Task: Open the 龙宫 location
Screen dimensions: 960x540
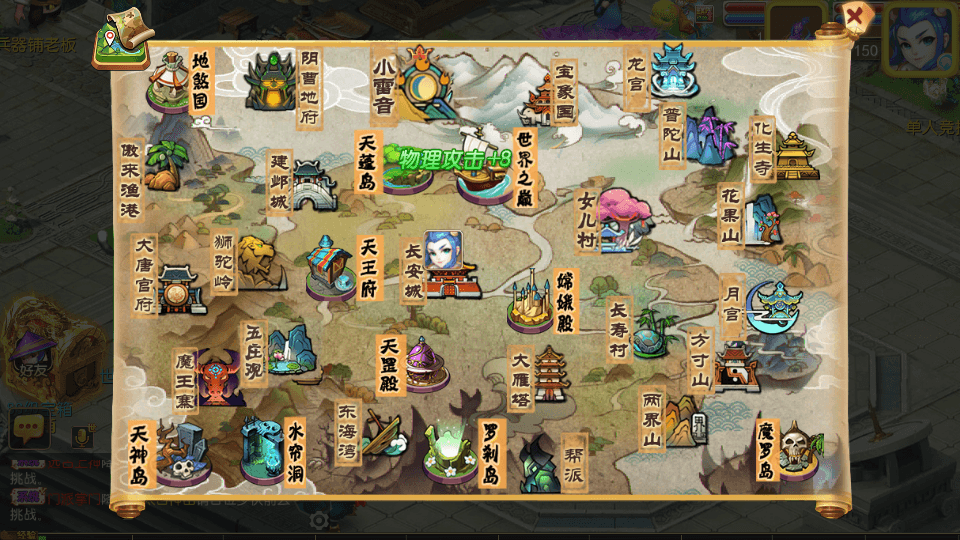Action: tap(672, 70)
